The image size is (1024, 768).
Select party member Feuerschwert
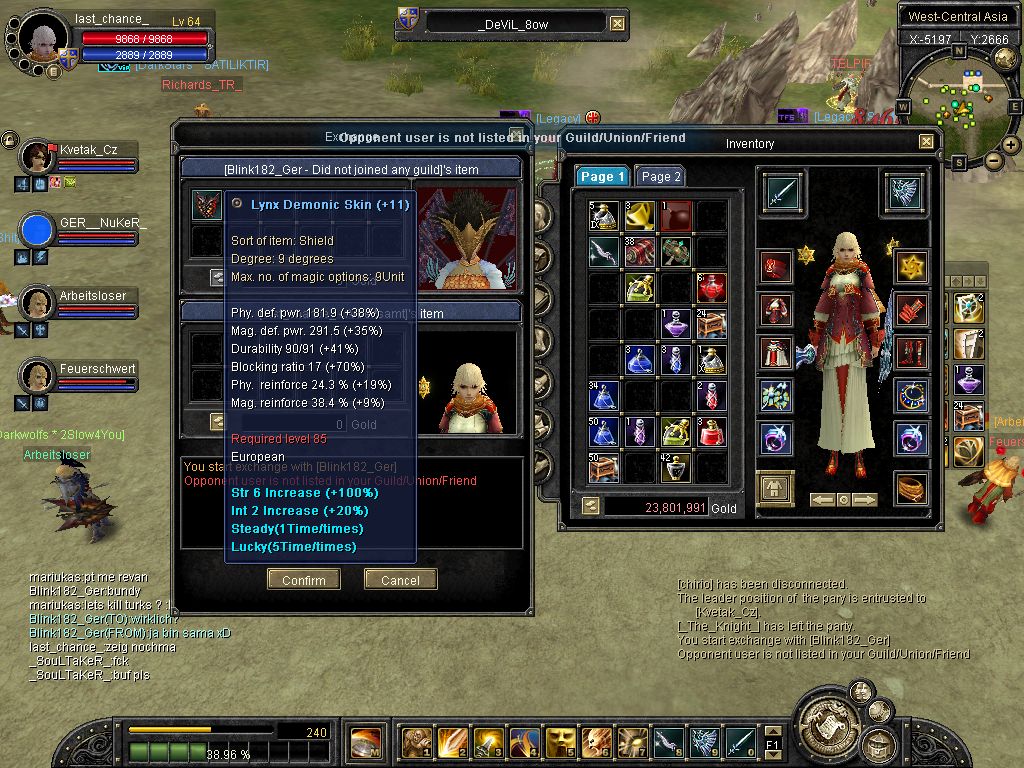pyautogui.click(x=38, y=376)
